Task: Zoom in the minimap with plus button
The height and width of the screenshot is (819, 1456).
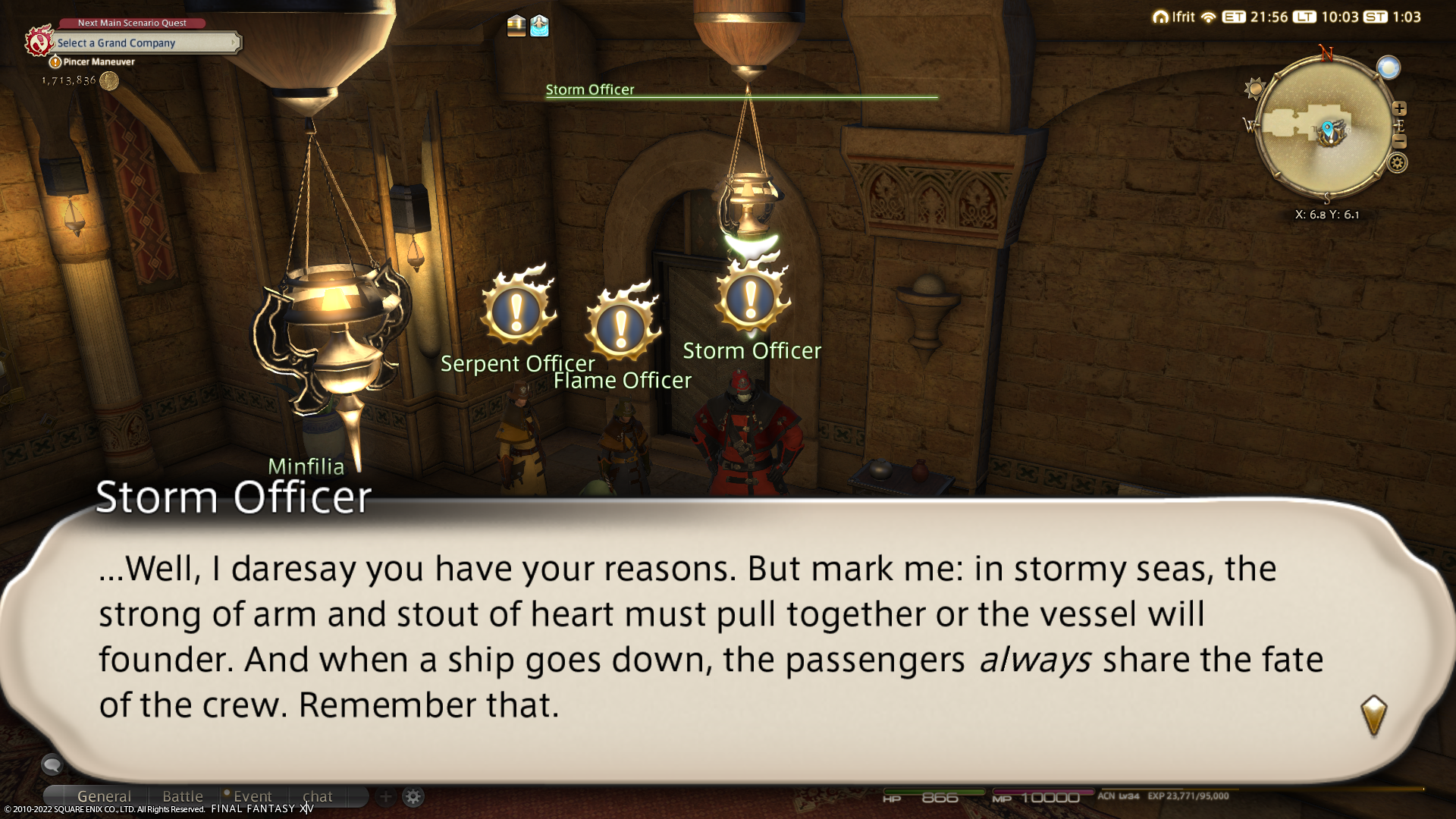Action: tap(1399, 108)
